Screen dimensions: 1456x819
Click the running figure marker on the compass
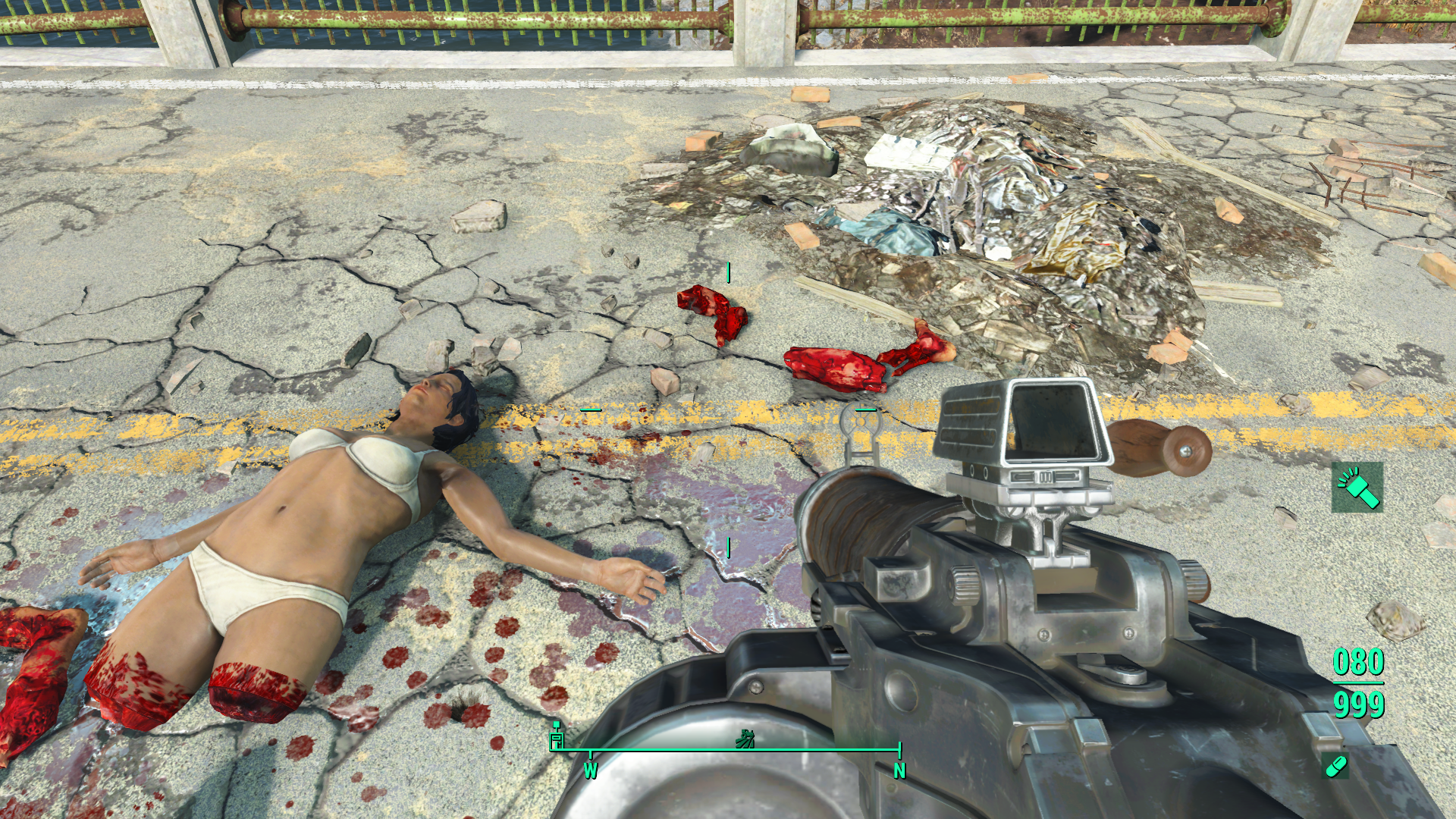click(x=745, y=738)
